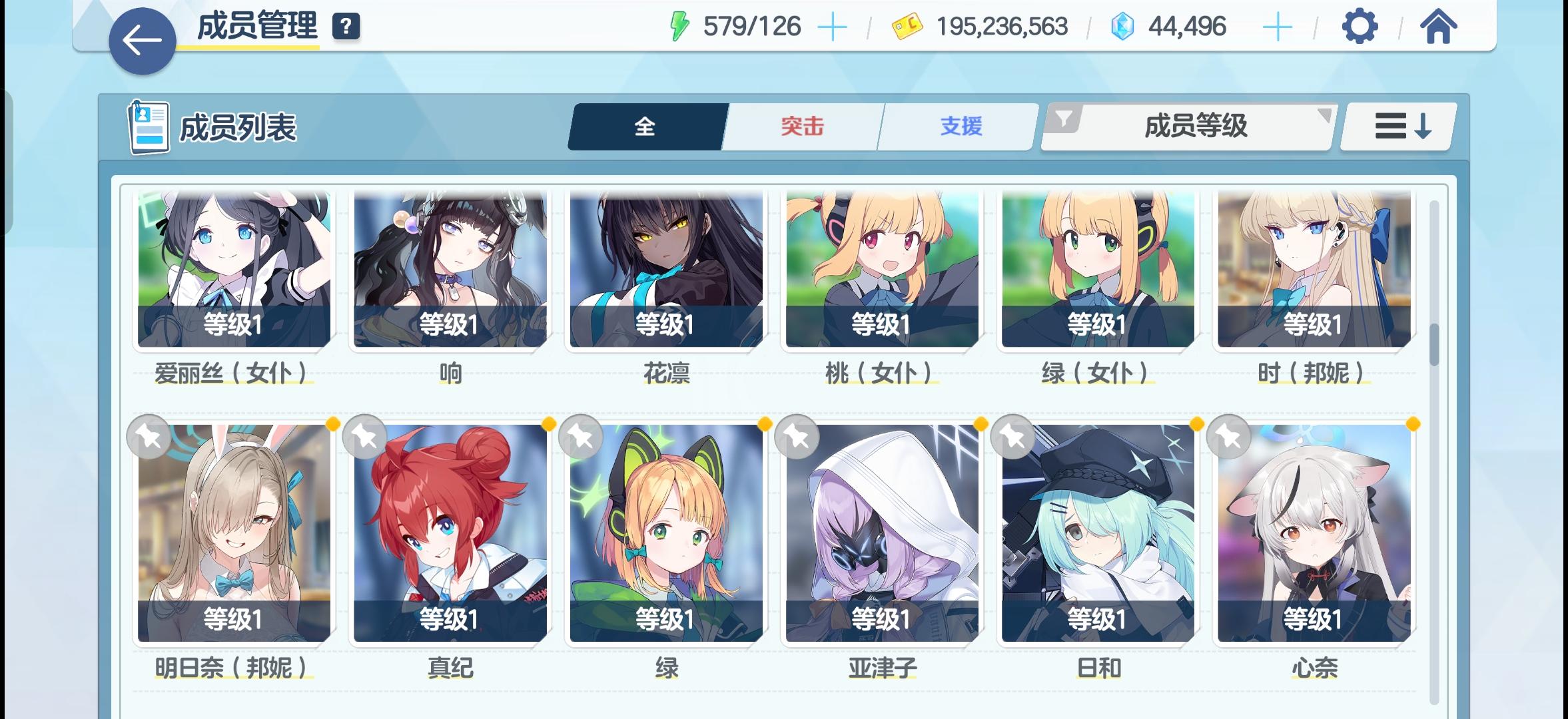
Task: Tap the home icon in top right
Action: (1439, 27)
